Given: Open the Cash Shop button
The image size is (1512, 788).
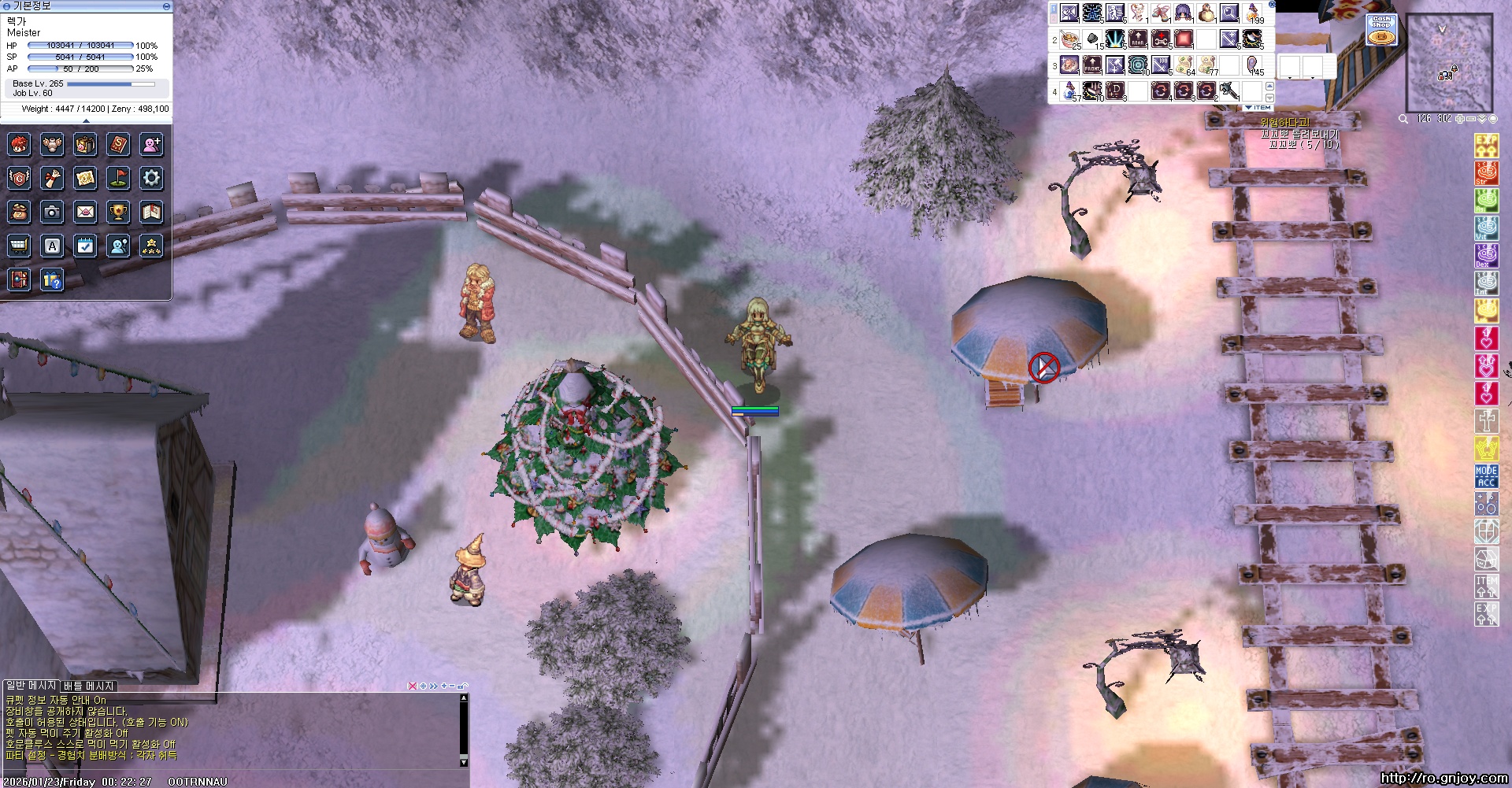Looking at the screenshot, I should (x=1381, y=30).
